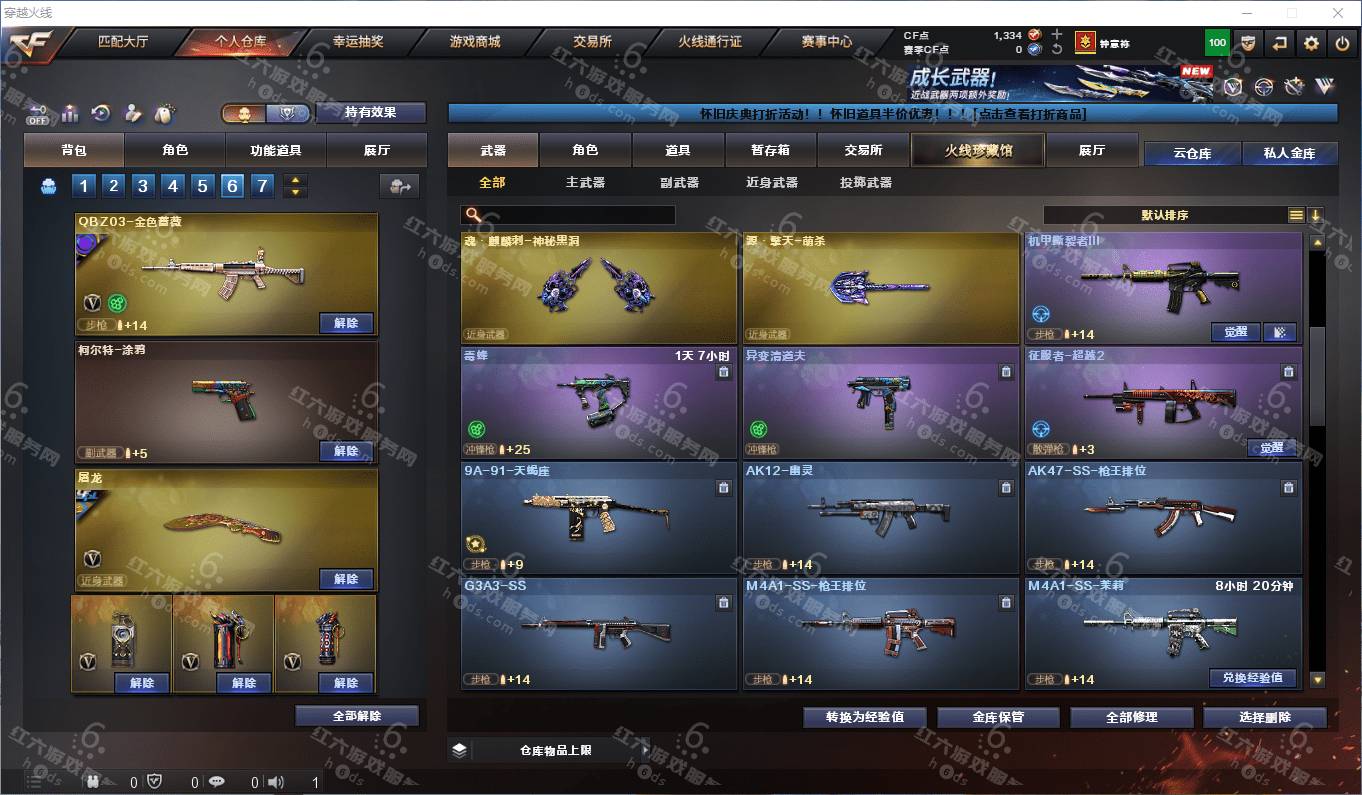1362x795 pixels.
Task: Show the 近身武器 melee category
Action: [771, 183]
